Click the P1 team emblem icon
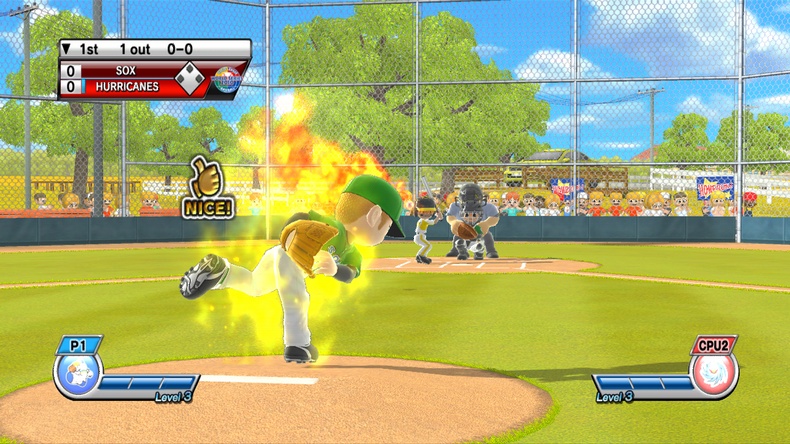This screenshot has height=444, width=790. [x=77, y=376]
